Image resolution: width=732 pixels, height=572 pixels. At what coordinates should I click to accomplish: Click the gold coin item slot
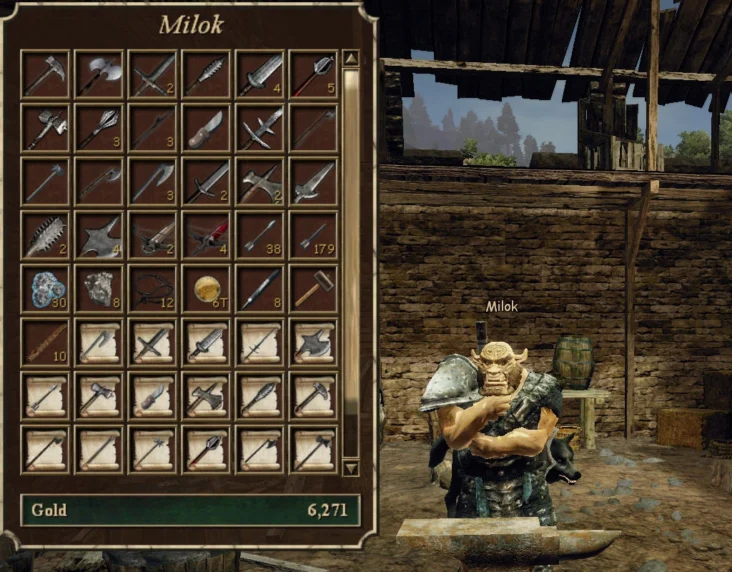207,289
